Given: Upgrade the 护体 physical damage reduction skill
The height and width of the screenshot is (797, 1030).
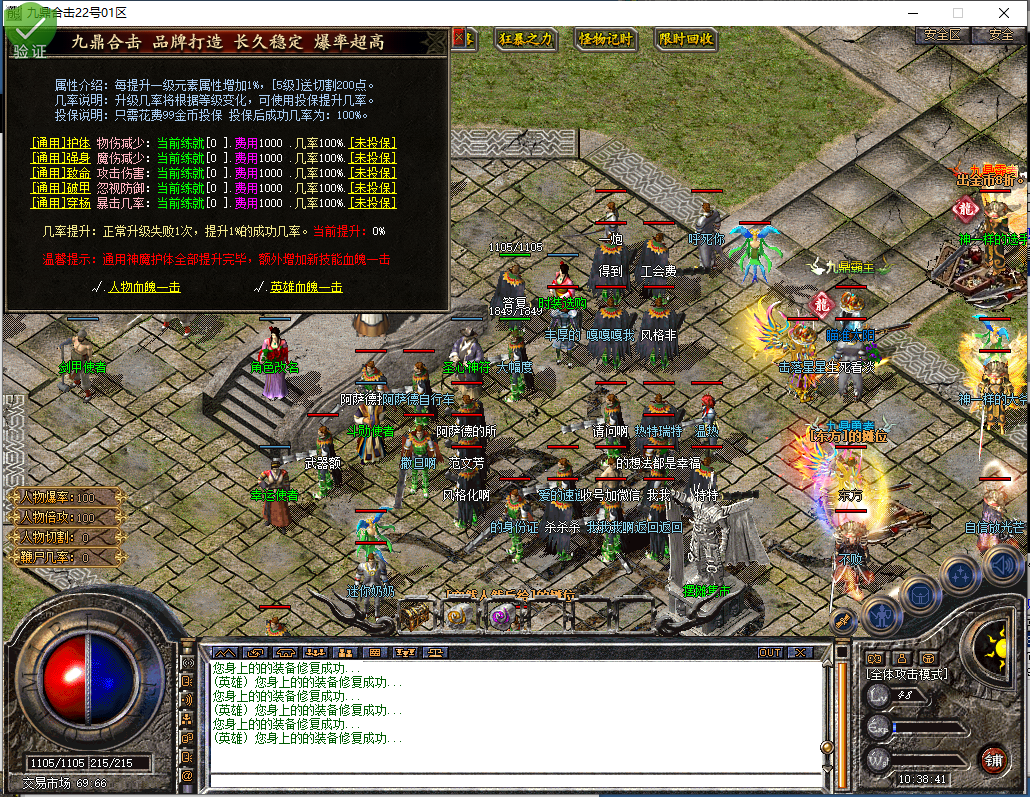Looking at the screenshot, I should [x=60, y=143].
